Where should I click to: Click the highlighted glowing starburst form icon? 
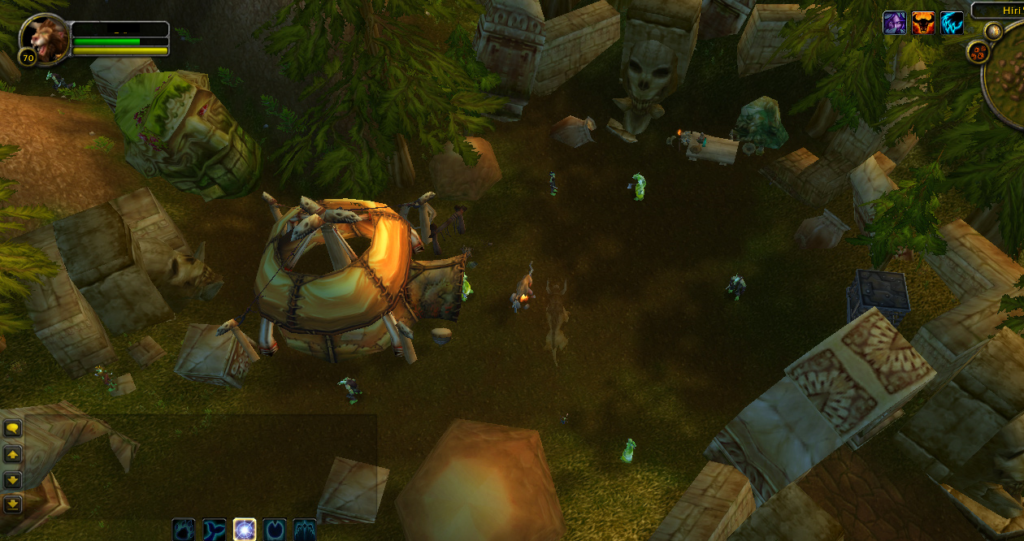click(x=244, y=529)
